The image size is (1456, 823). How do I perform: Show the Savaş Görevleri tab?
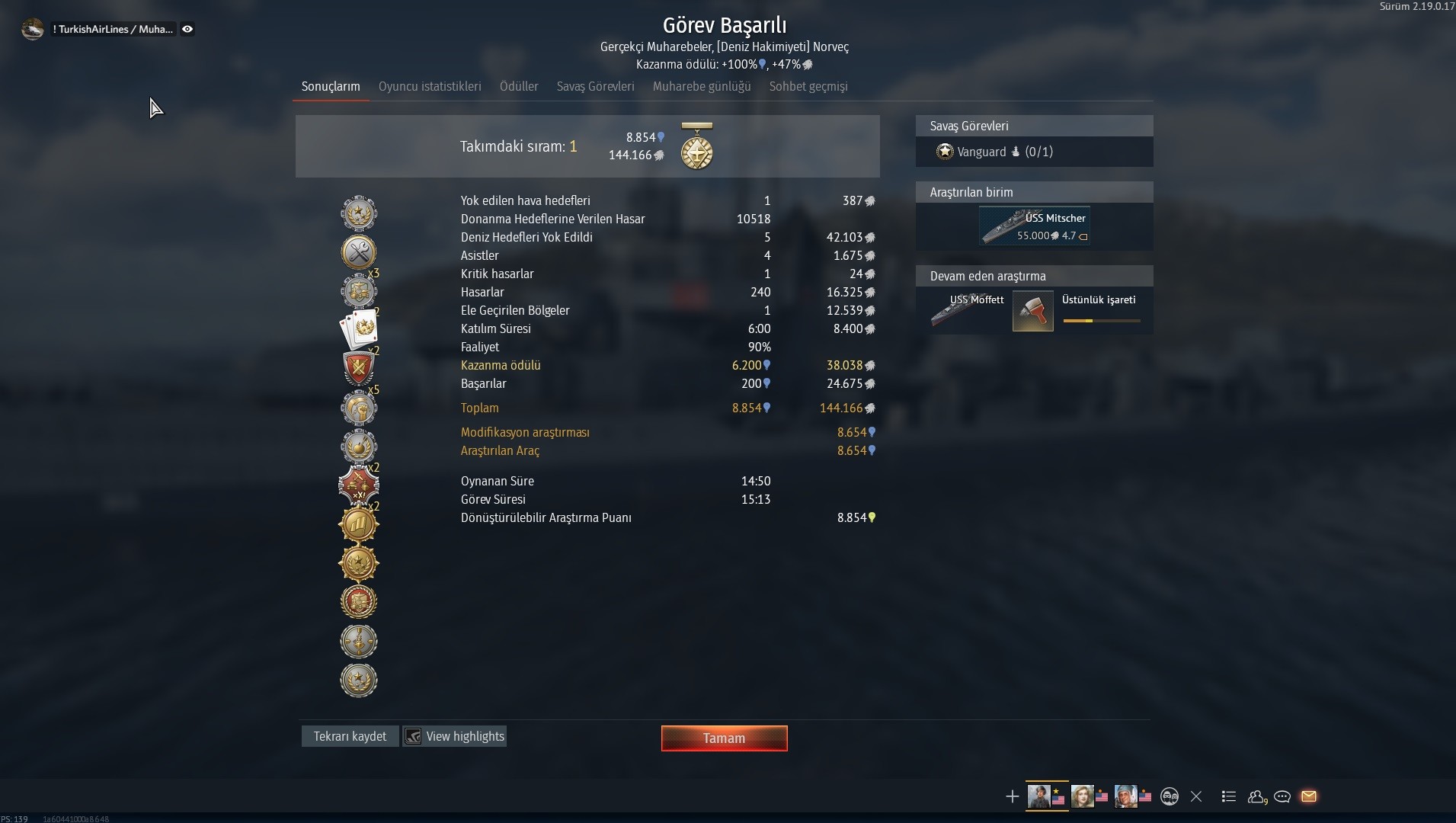pos(595,87)
